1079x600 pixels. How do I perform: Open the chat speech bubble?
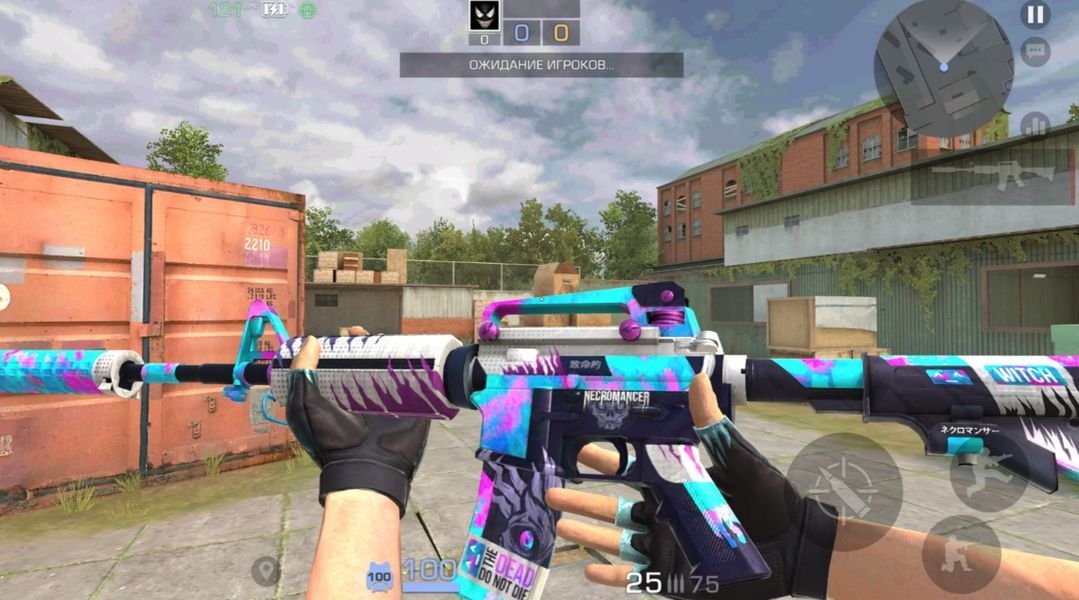pos(1035,51)
